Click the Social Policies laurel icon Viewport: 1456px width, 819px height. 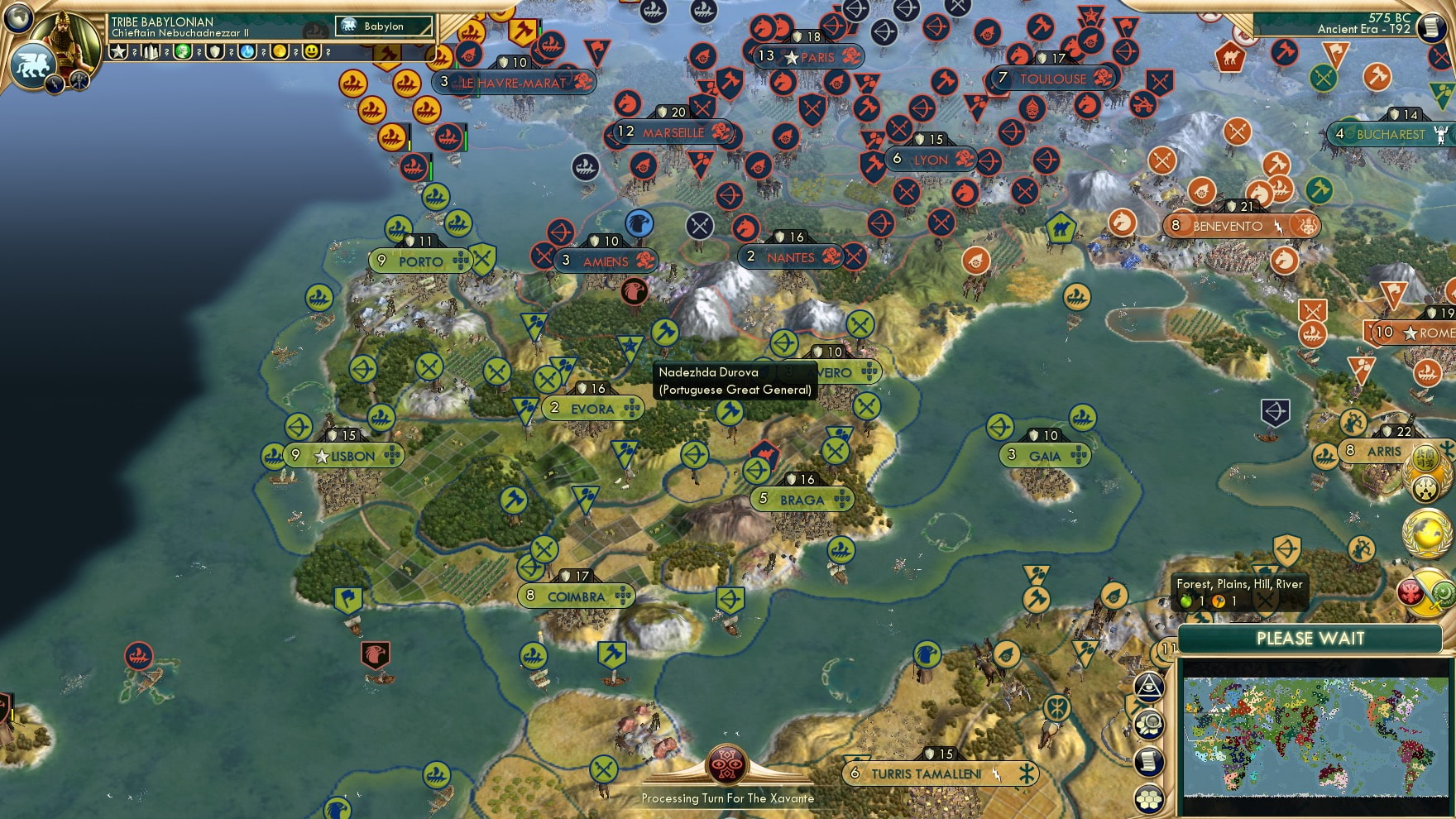point(1426,473)
